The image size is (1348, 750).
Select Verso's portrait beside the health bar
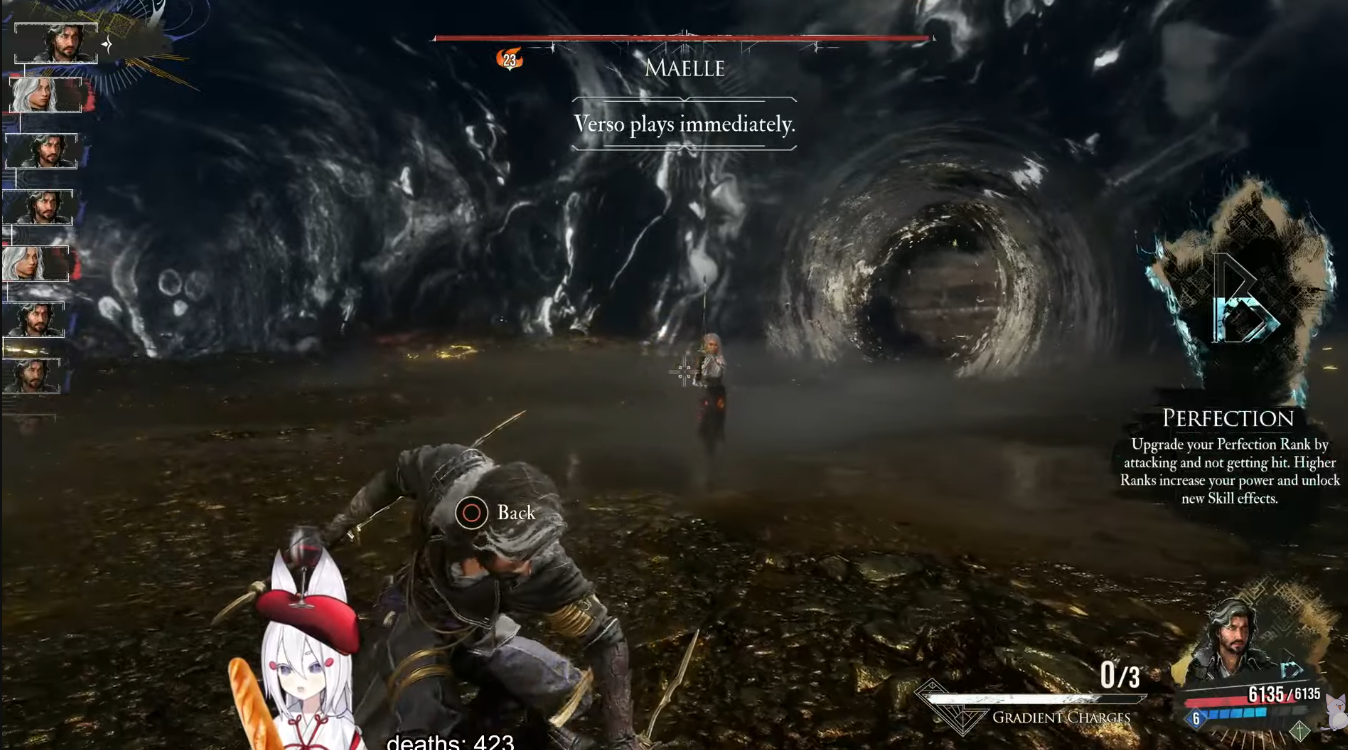(x=1232, y=638)
